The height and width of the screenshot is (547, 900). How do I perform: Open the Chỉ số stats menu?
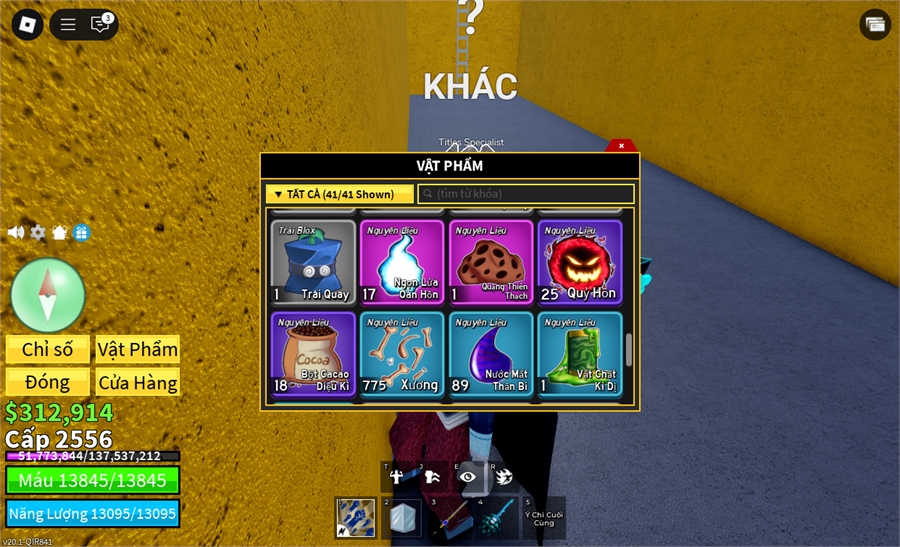[48, 349]
